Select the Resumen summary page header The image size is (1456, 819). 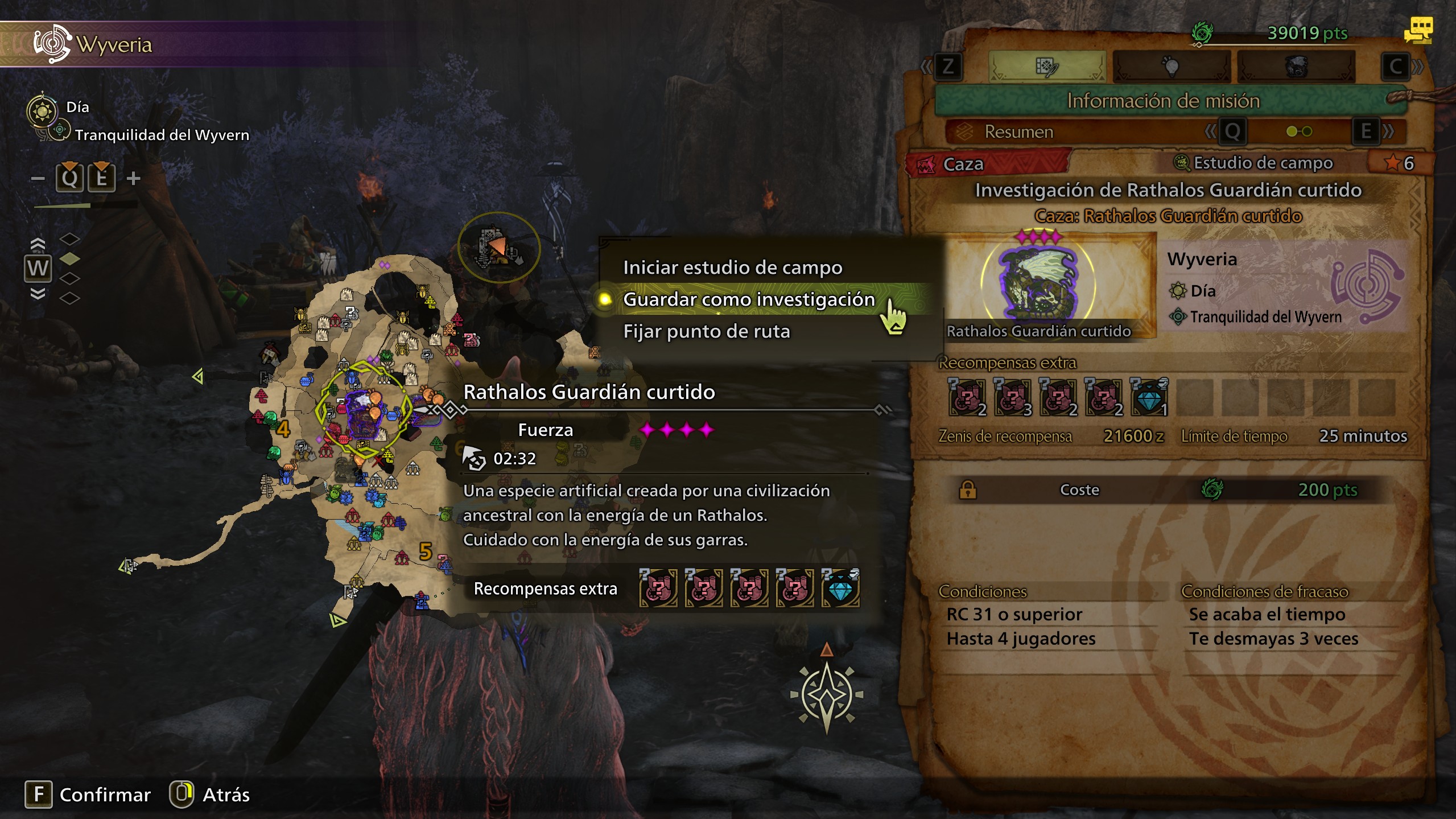[1018, 132]
